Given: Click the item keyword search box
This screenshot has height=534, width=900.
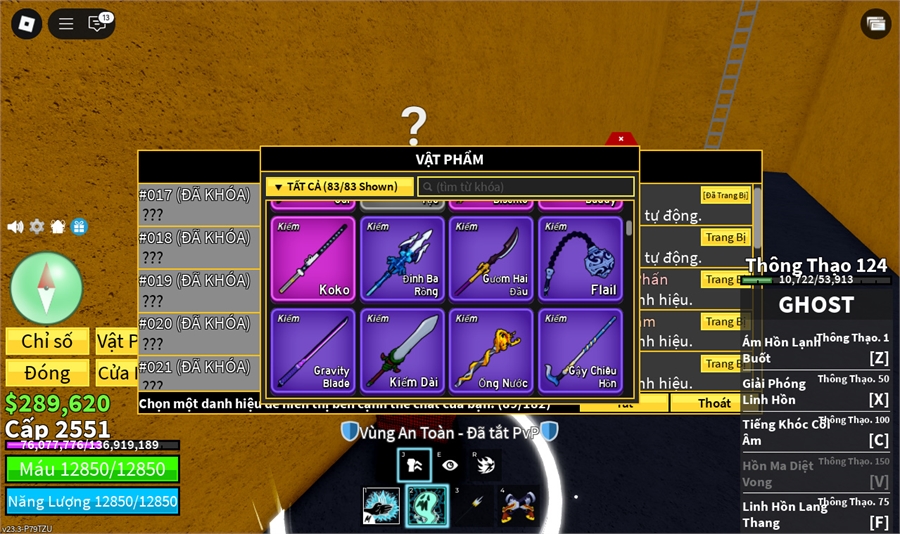Looking at the screenshot, I should click(x=527, y=187).
